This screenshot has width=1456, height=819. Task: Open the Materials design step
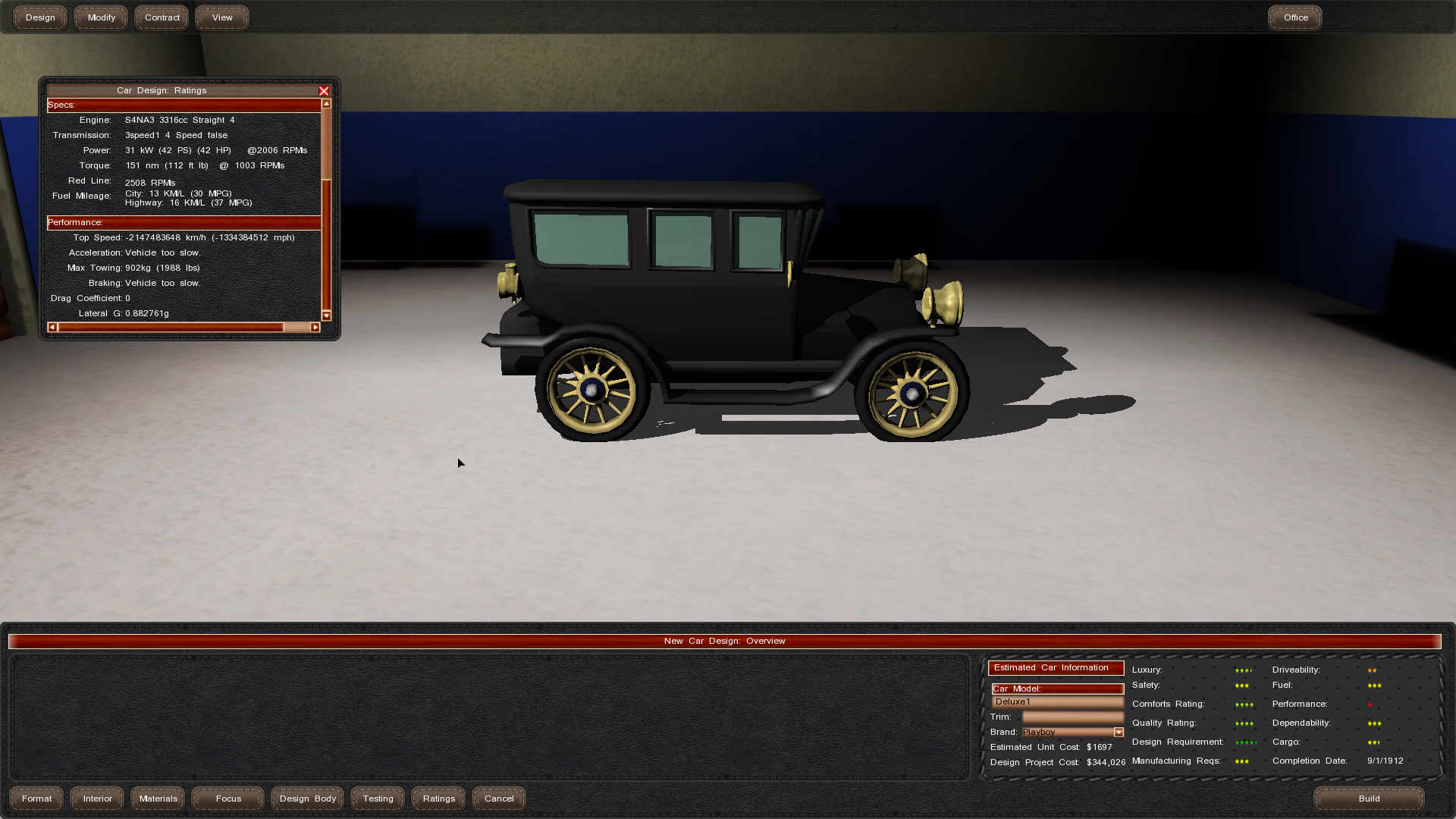(x=158, y=799)
